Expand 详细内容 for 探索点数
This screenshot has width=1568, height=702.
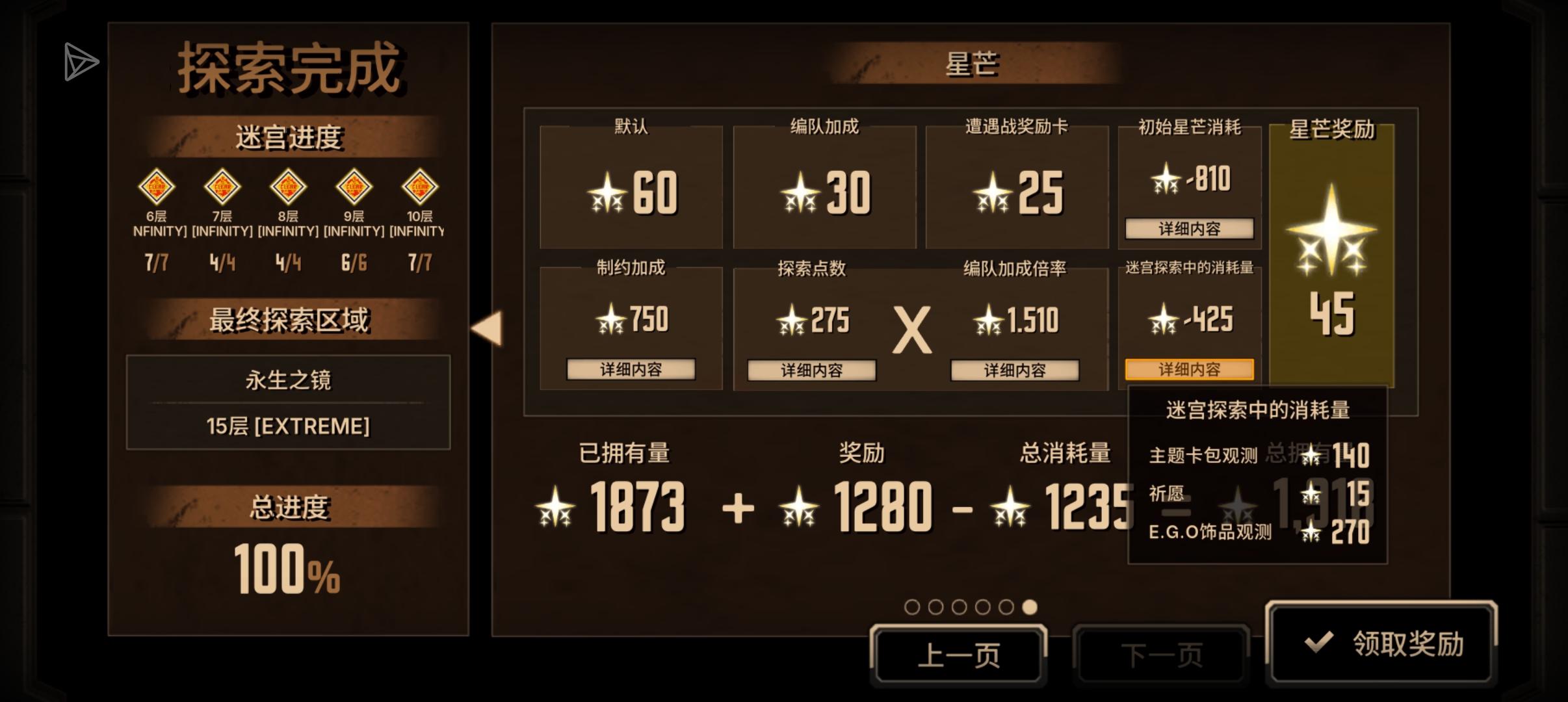tap(812, 369)
